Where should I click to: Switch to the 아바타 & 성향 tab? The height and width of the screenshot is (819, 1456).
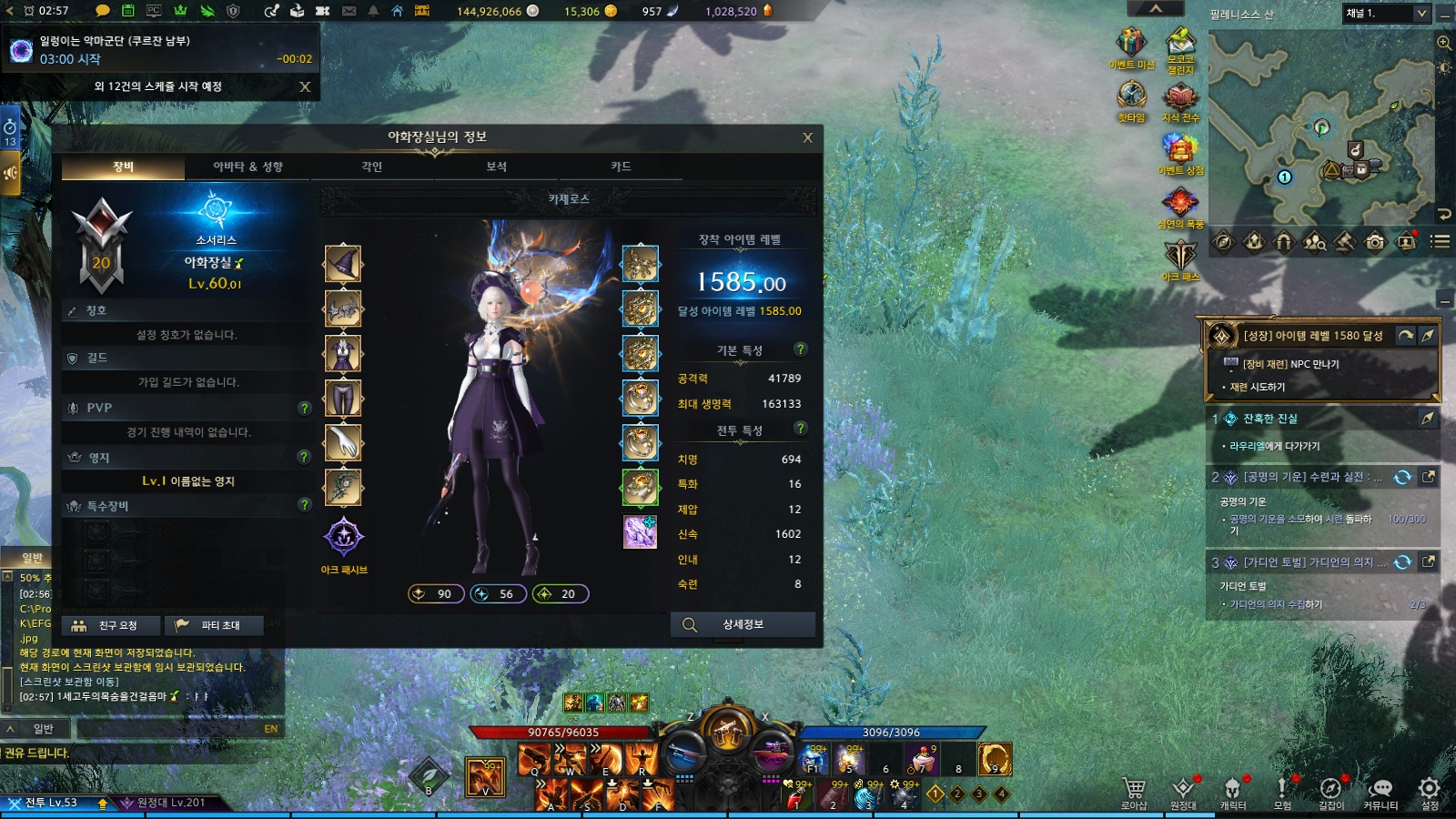pyautogui.click(x=248, y=167)
